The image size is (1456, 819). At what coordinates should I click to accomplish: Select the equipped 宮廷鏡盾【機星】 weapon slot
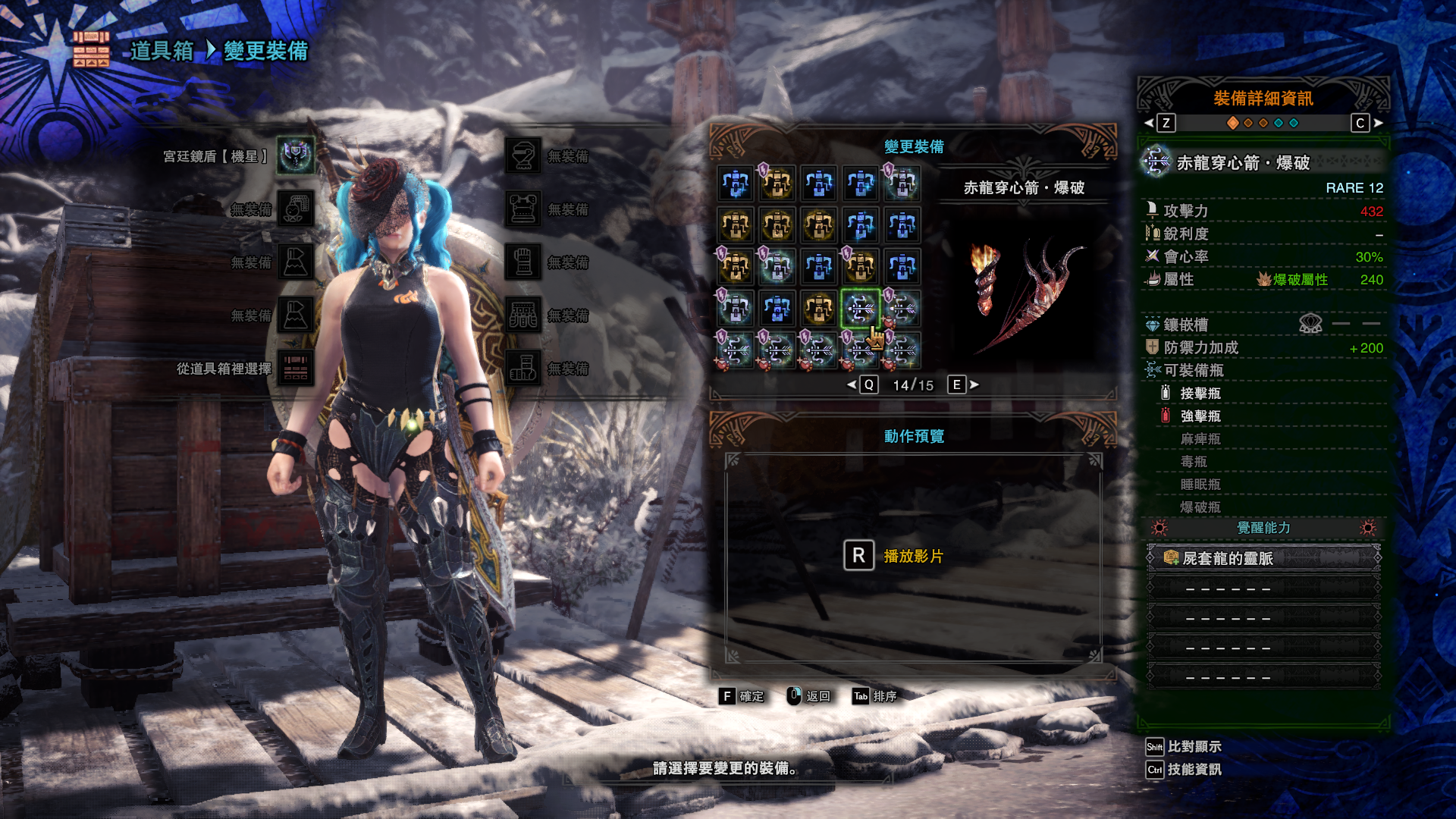(296, 156)
